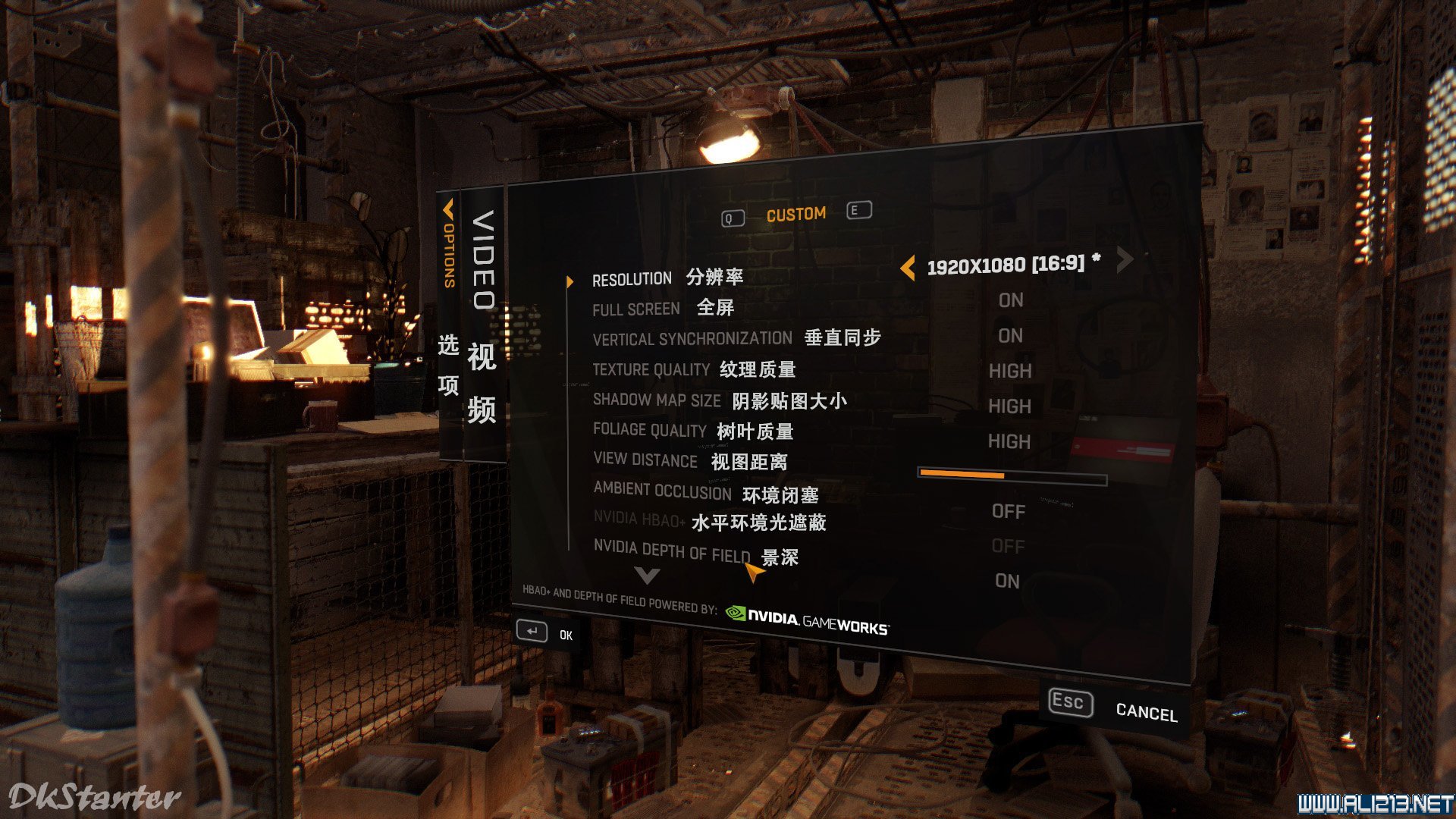The image size is (1456, 819).
Task: Adjust the View Distance slider bar
Action: (1012, 476)
